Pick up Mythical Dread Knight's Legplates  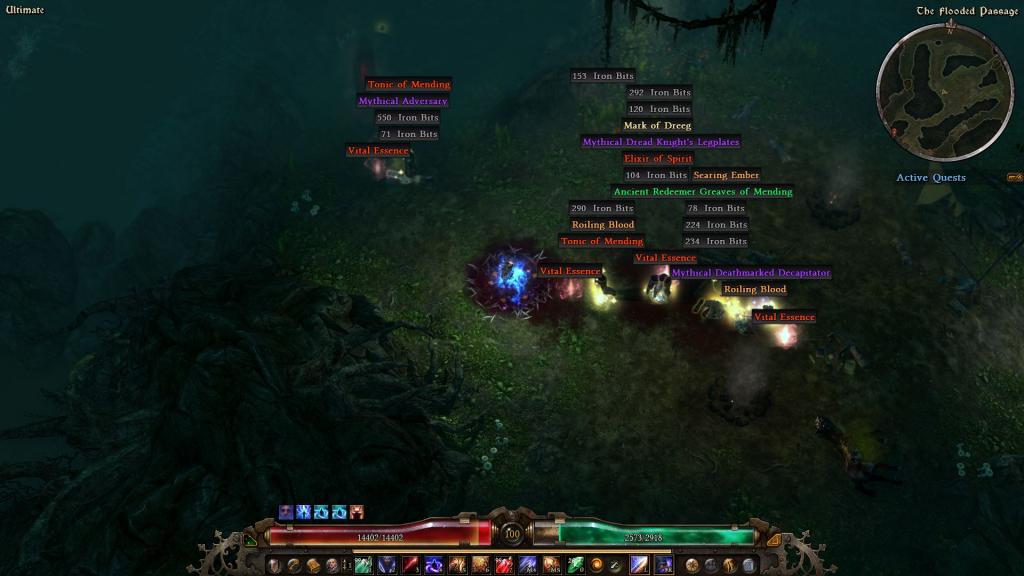[661, 142]
